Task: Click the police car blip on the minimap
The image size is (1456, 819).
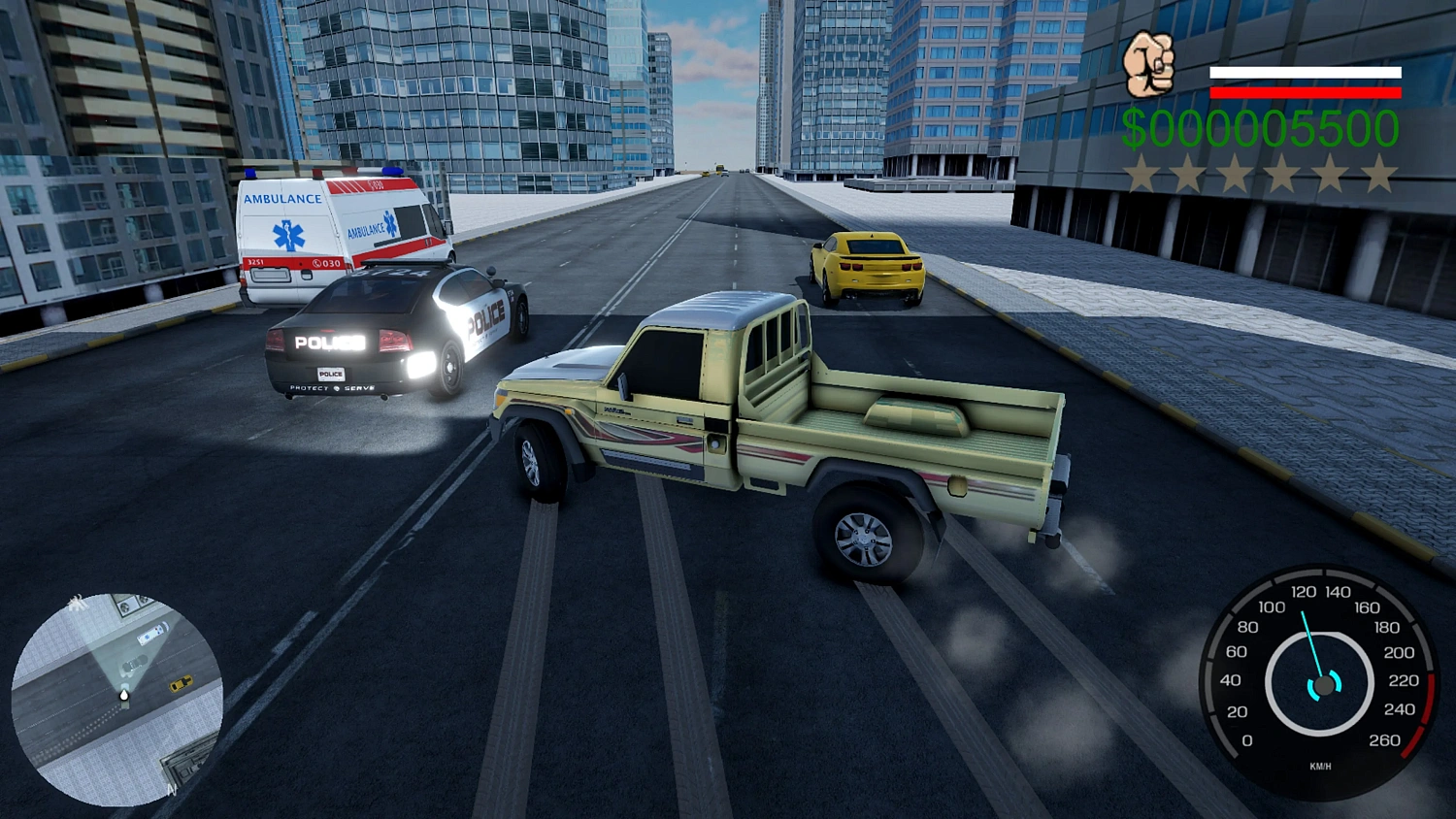Action: tap(133, 663)
